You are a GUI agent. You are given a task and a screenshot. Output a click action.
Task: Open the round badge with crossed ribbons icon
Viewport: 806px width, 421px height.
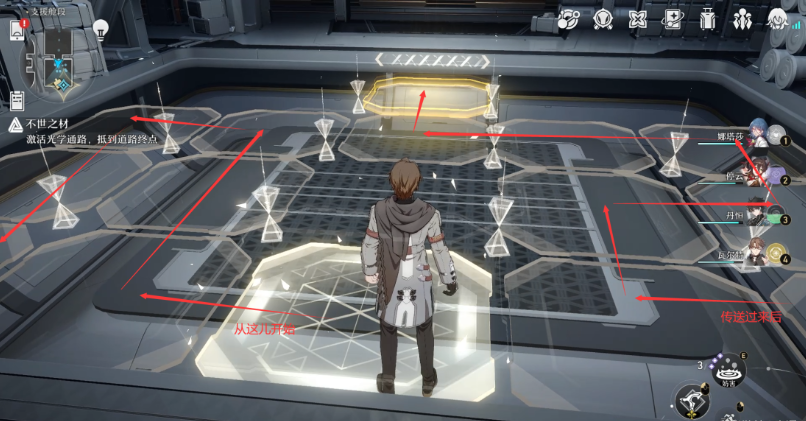coord(604,18)
